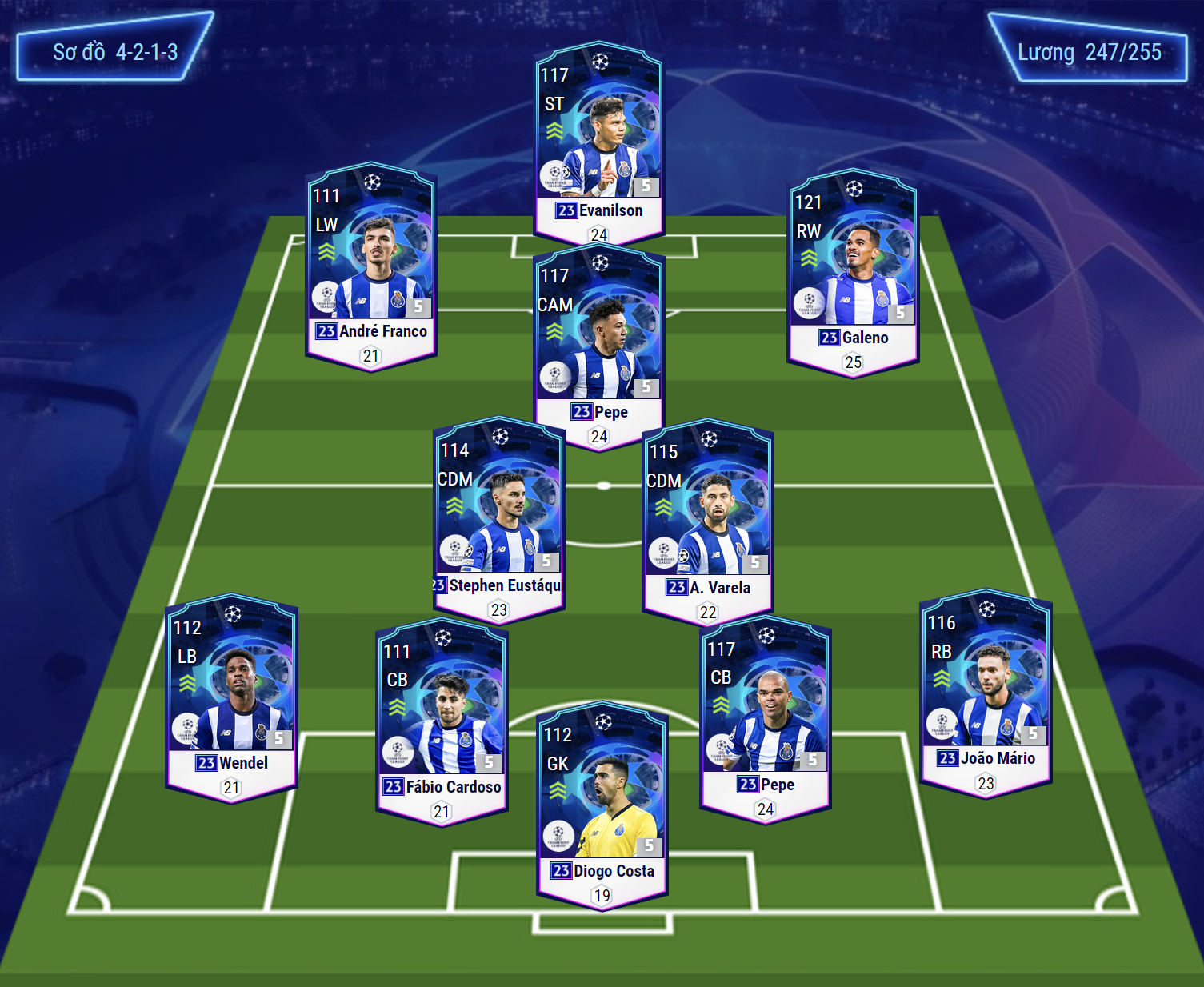The image size is (1204, 987).
Task: Select A. Varela's CDM card
Action: pyautogui.click(x=707, y=518)
